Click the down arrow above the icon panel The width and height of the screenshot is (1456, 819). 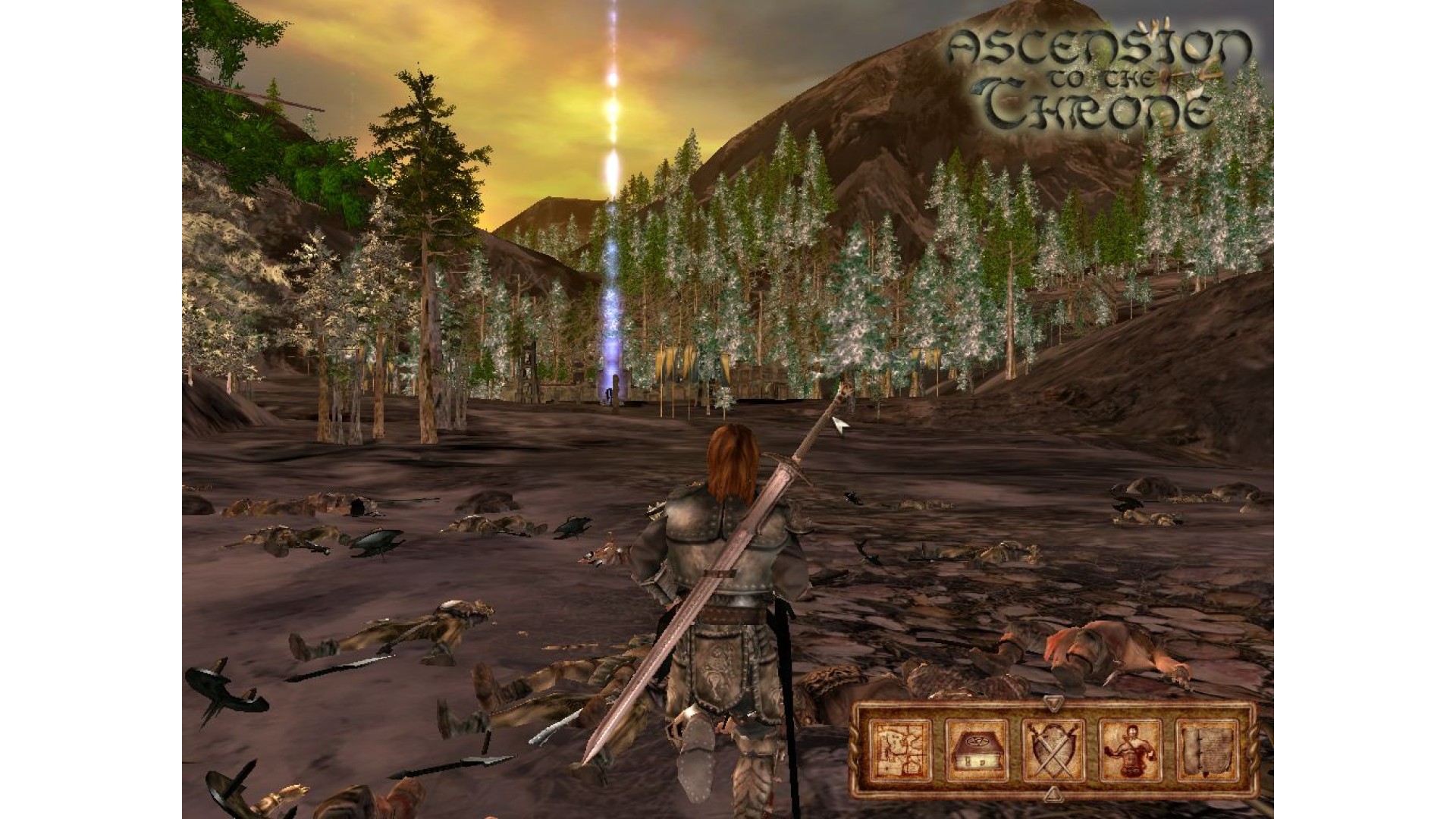click(1053, 703)
